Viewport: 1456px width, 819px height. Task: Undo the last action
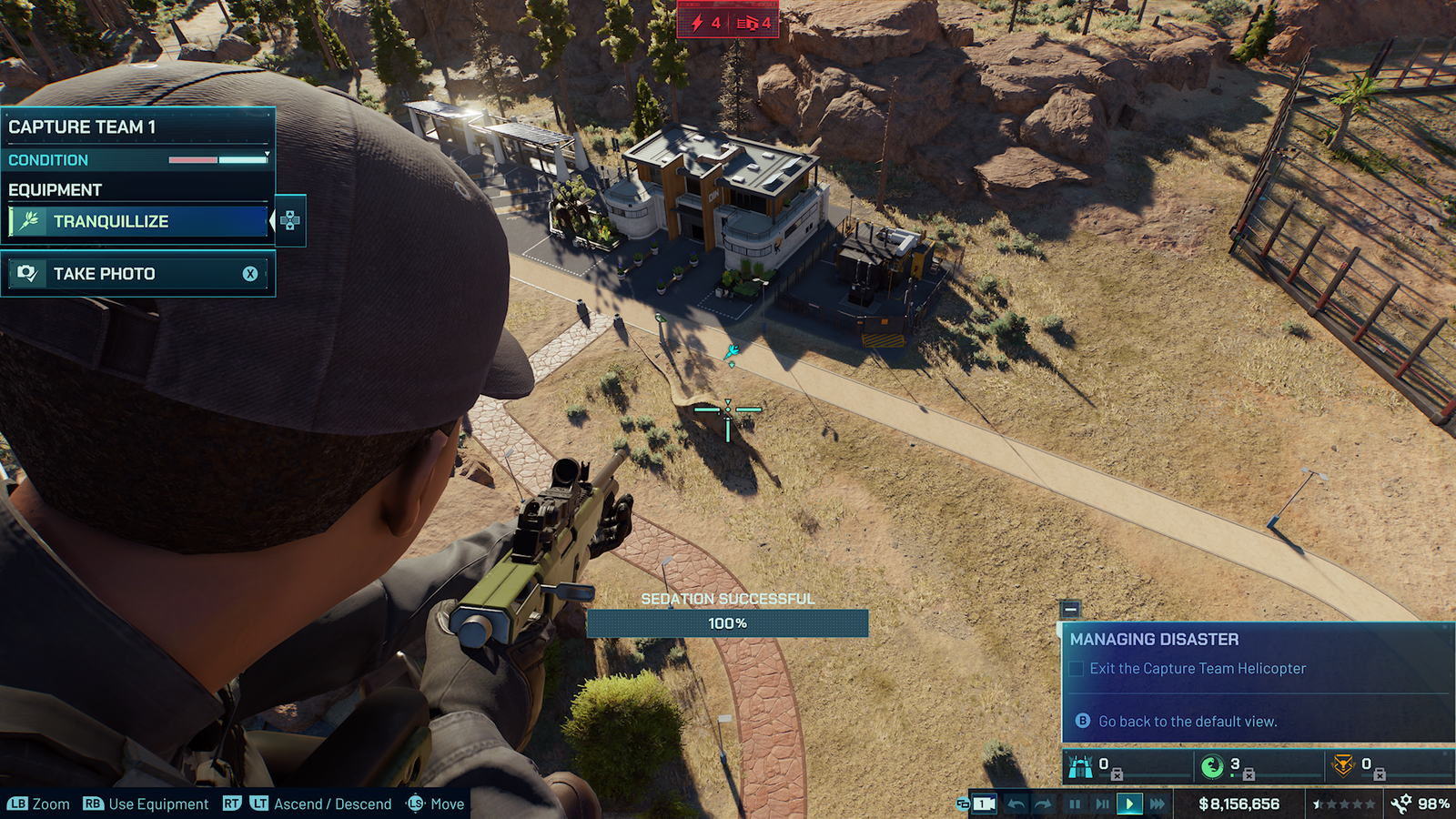(1016, 804)
